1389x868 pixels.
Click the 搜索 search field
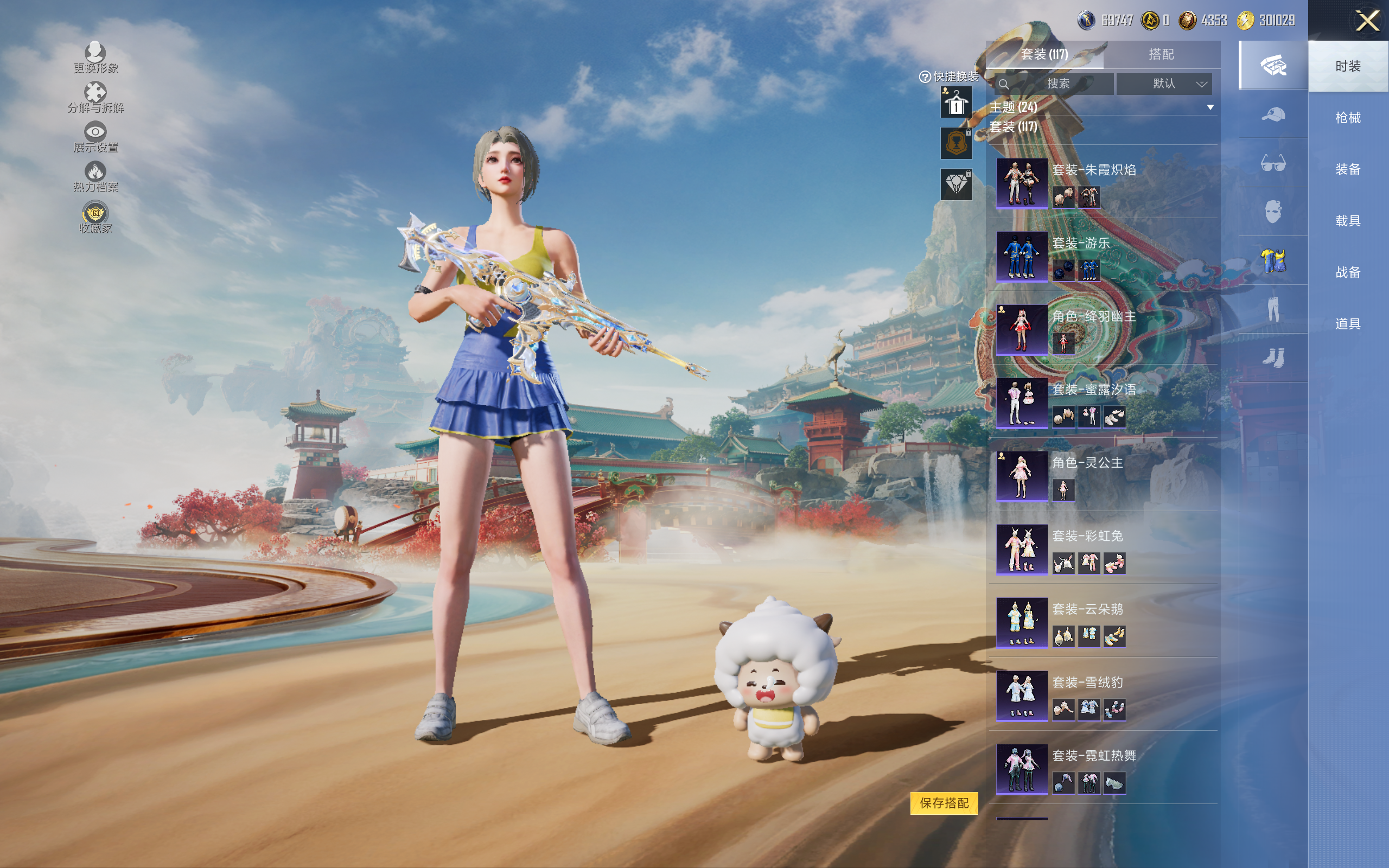click(1057, 84)
